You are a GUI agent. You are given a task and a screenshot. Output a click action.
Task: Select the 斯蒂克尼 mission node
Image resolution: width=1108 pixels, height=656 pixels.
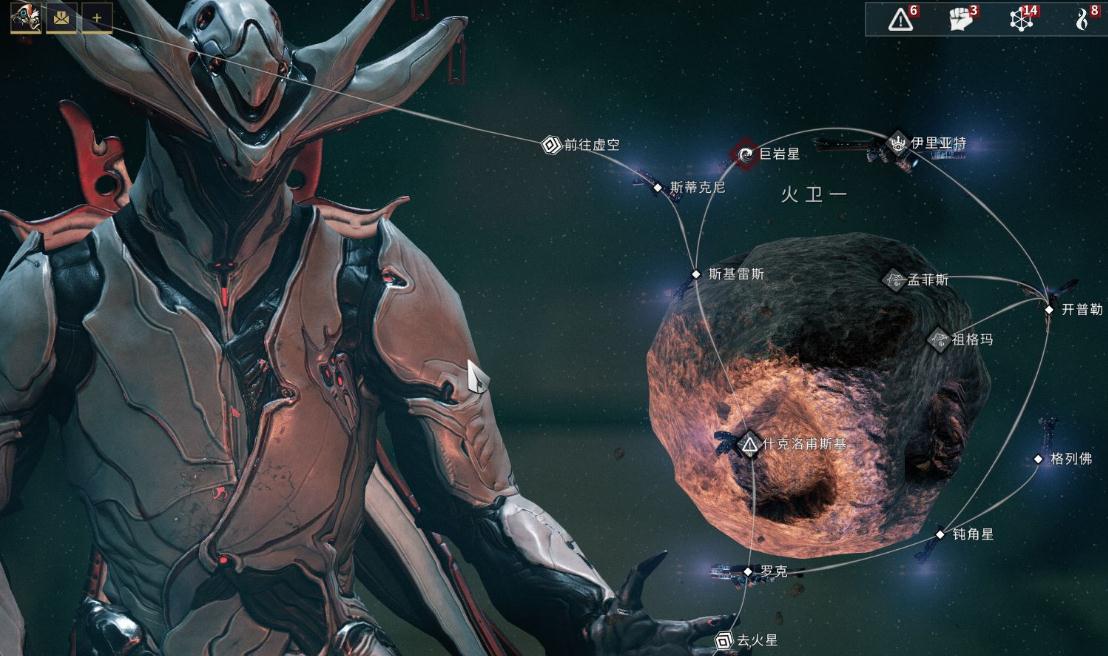pos(658,187)
